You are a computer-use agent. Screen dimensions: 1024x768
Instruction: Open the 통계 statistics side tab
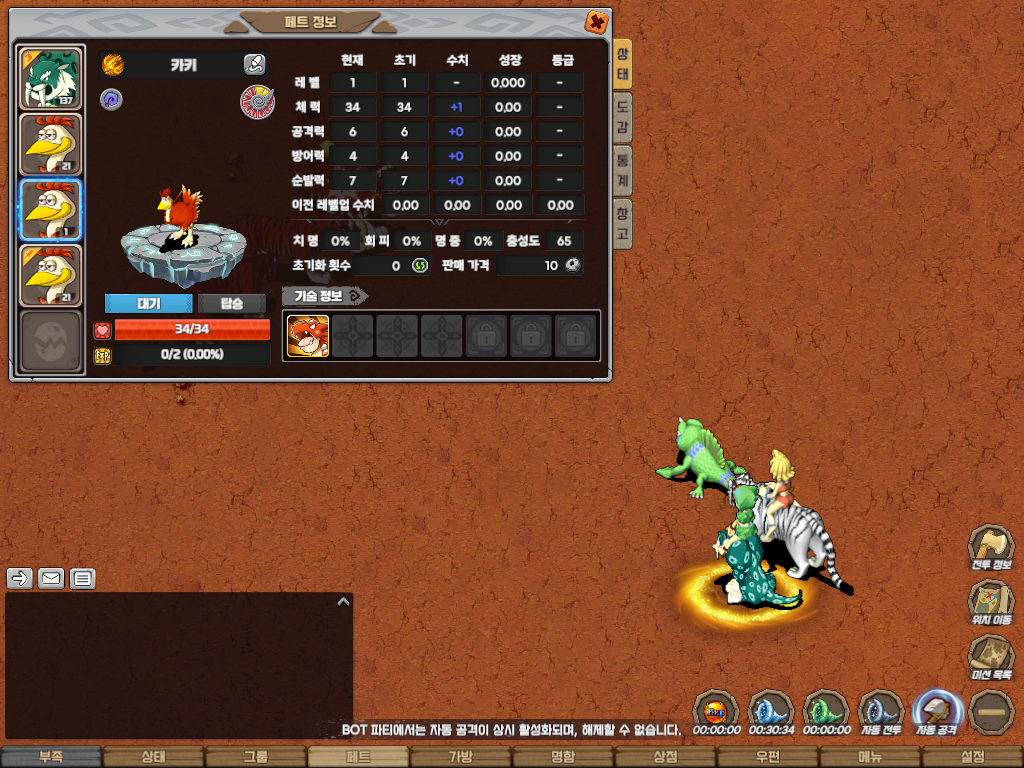[622, 170]
